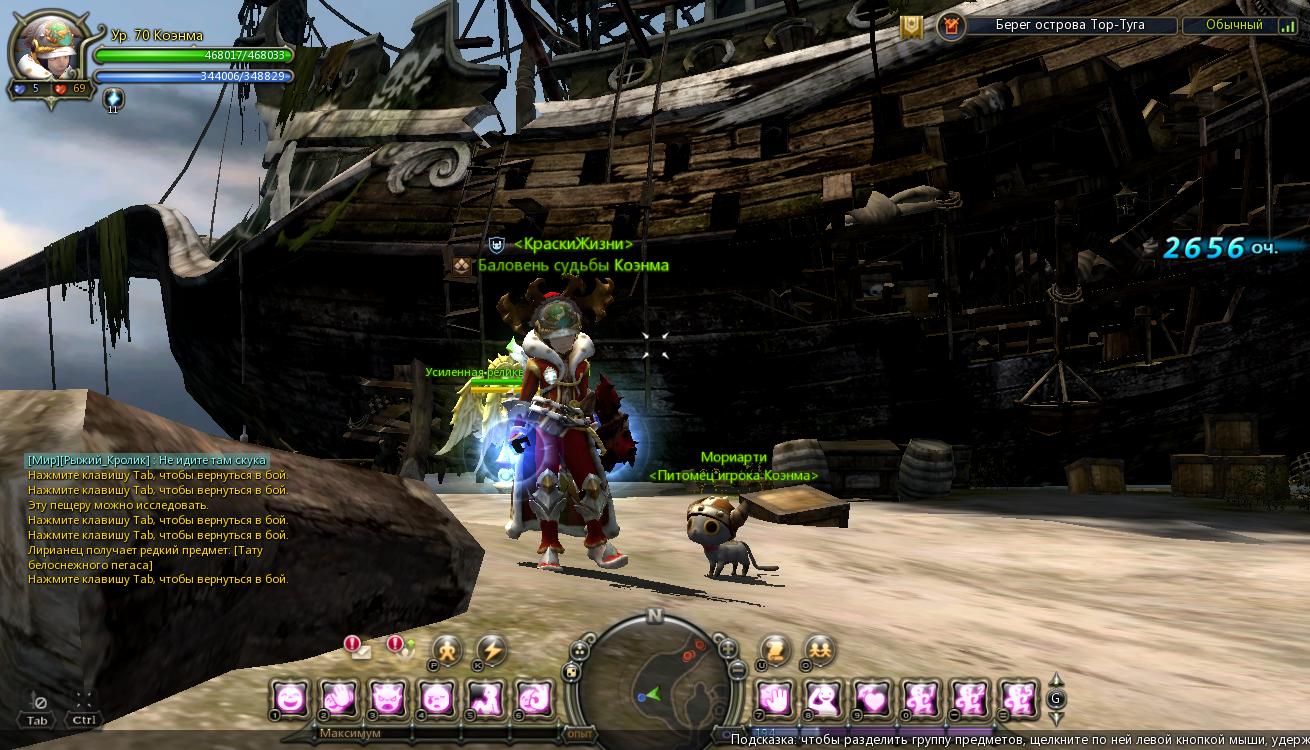Zoom in the minimap with the plus button
The width and height of the screenshot is (1310, 750).
coord(728,648)
